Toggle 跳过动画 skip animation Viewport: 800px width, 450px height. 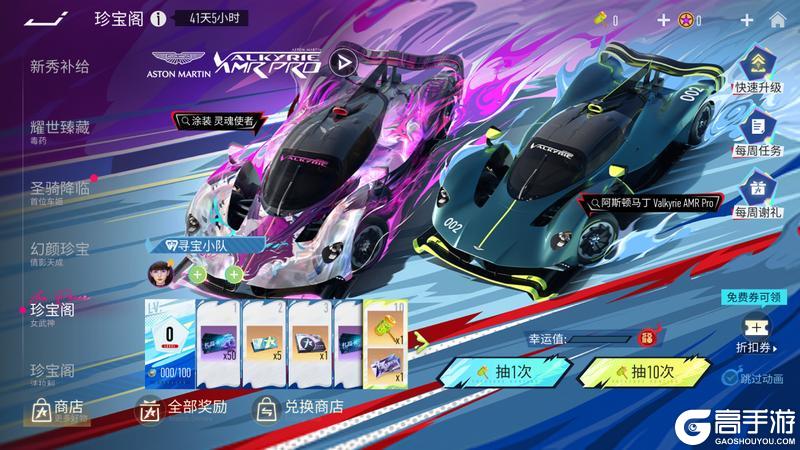[x=733, y=379]
